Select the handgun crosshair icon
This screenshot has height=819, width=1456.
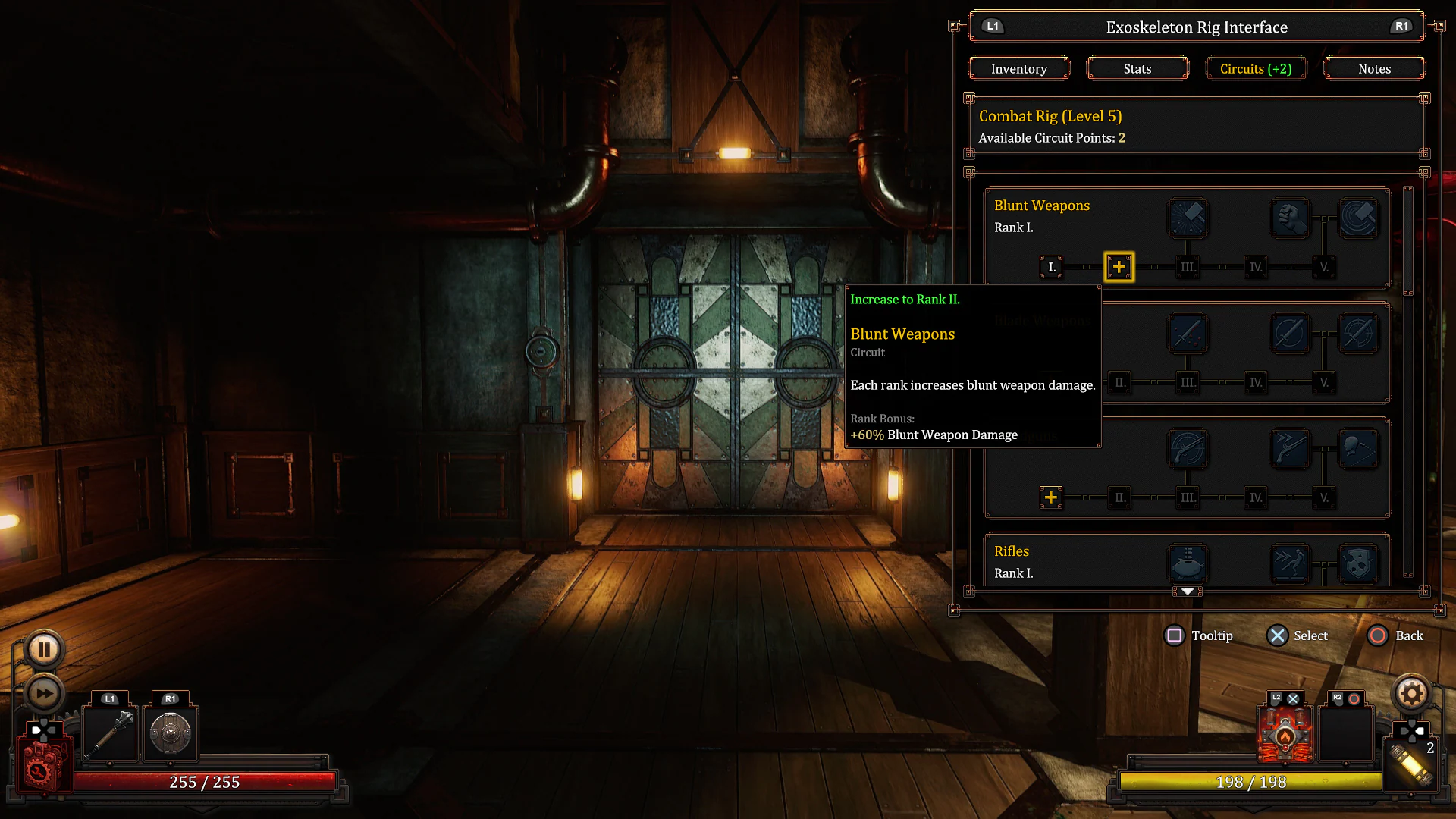(1188, 449)
